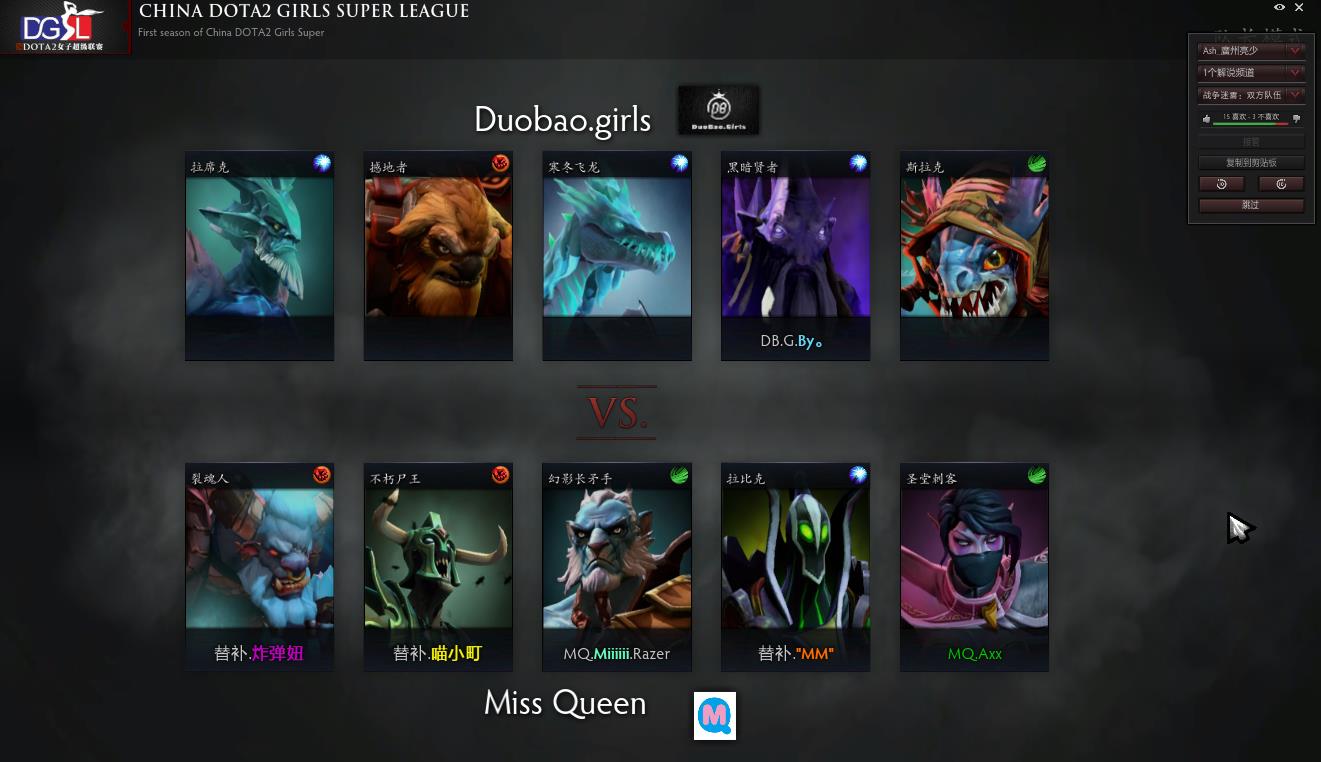Close the replay overlay with the X
The image size is (1321, 762).
1300,8
